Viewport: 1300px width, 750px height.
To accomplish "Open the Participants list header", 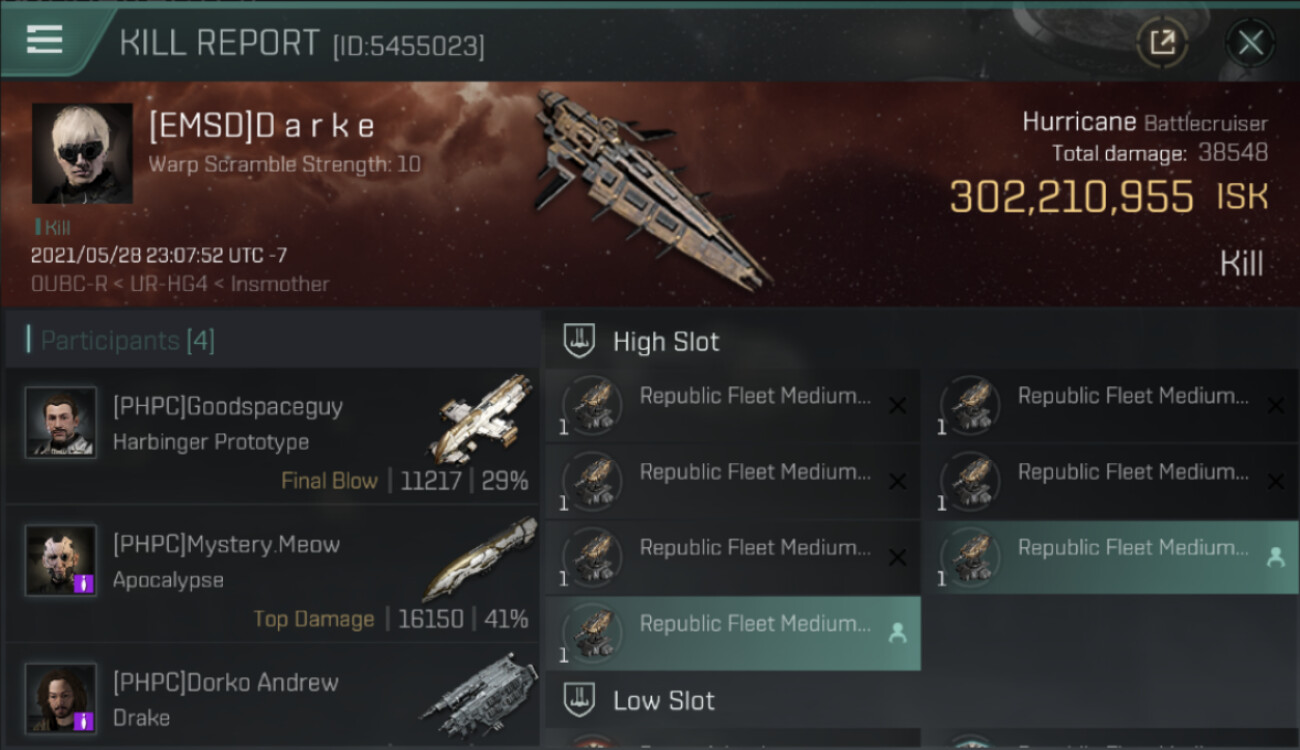I will pyautogui.click(x=127, y=341).
